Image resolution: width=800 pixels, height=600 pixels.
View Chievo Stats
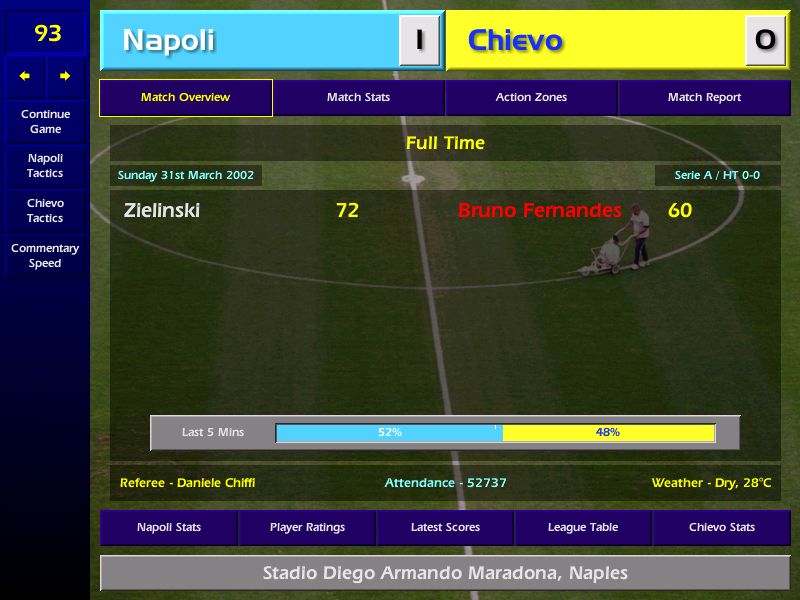tap(721, 528)
